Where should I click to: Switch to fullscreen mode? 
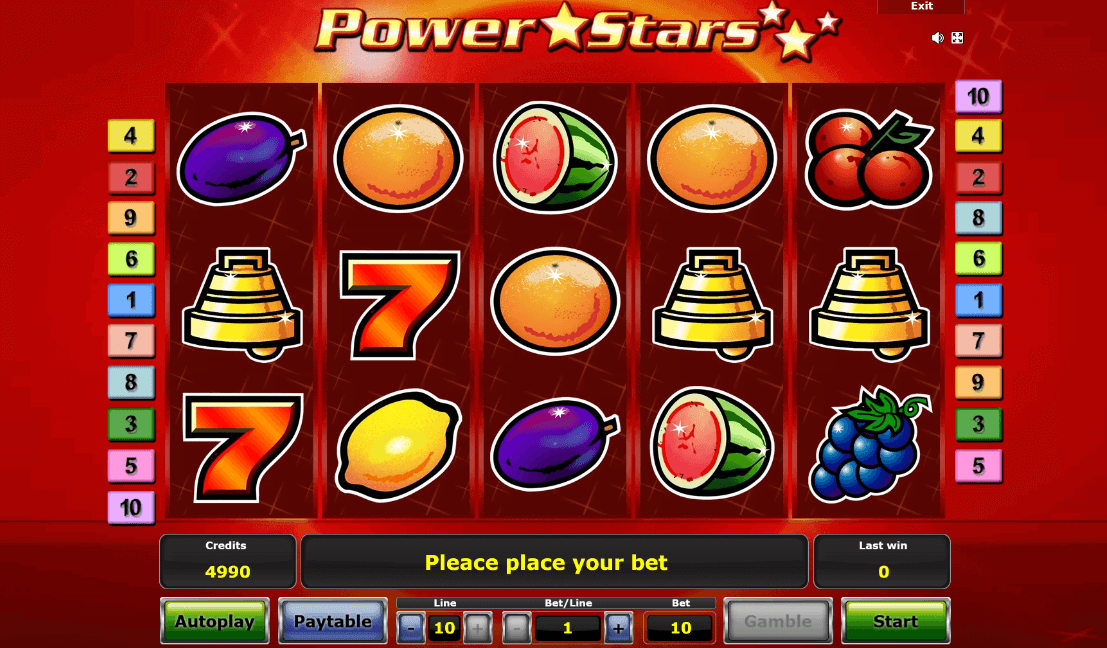point(957,38)
